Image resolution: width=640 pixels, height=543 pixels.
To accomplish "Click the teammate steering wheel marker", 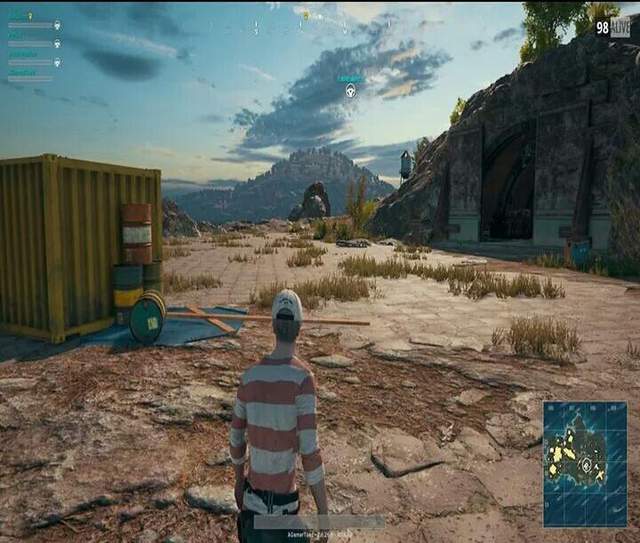I will click(351, 91).
